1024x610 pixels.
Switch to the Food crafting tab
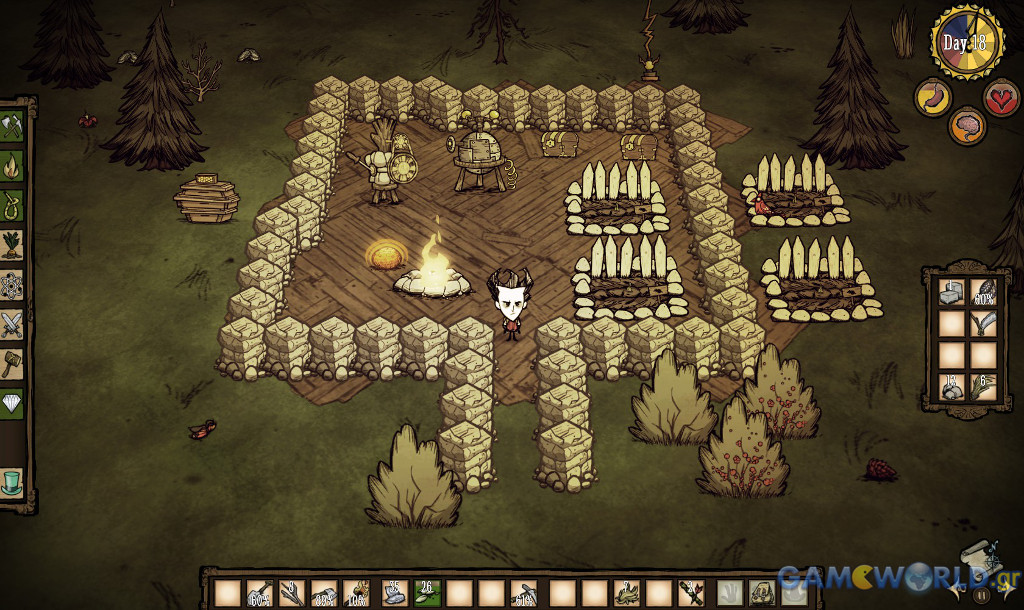point(13,244)
